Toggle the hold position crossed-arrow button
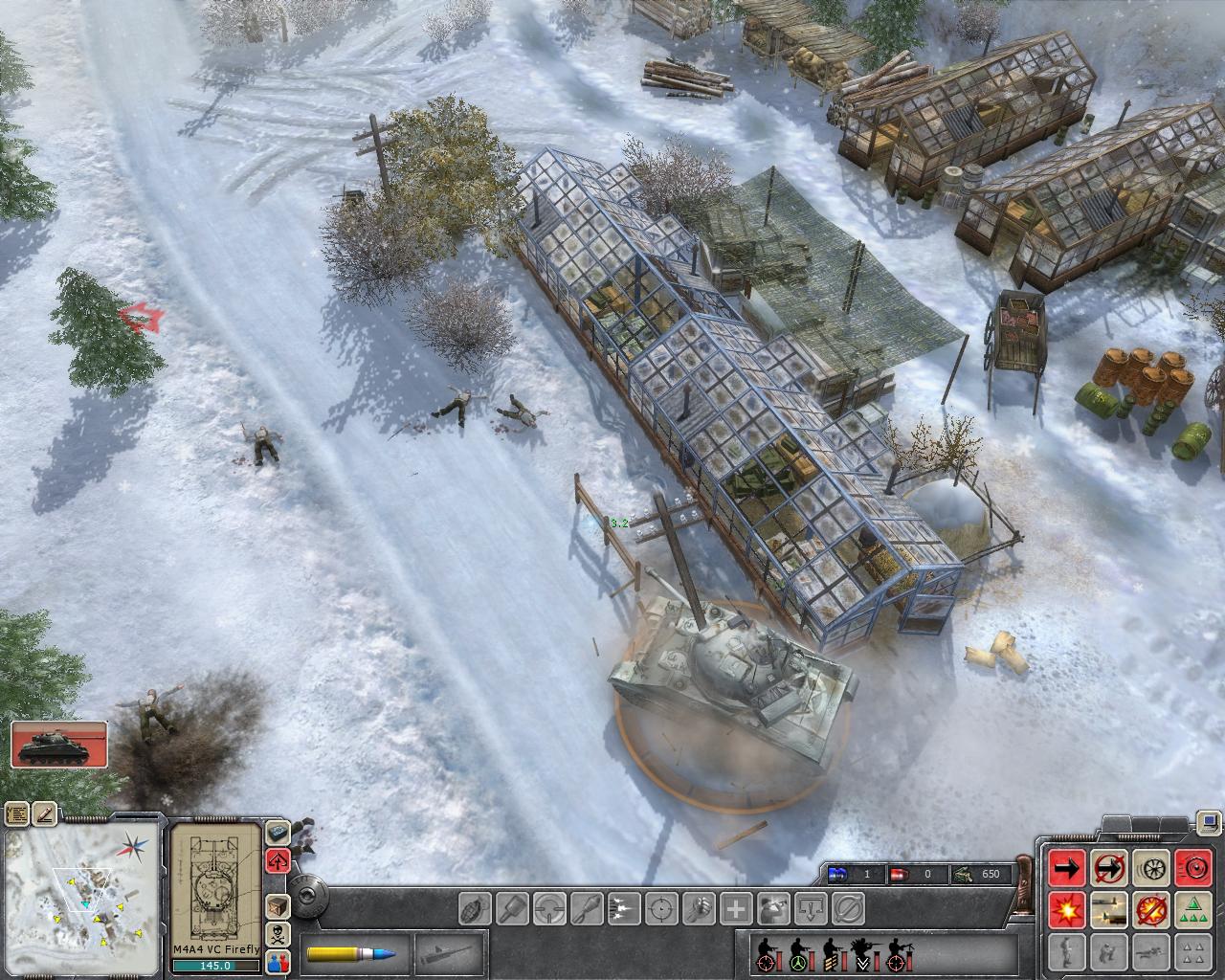The height and width of the screenshot is (980, 1225). click(x=1108, y=868)
